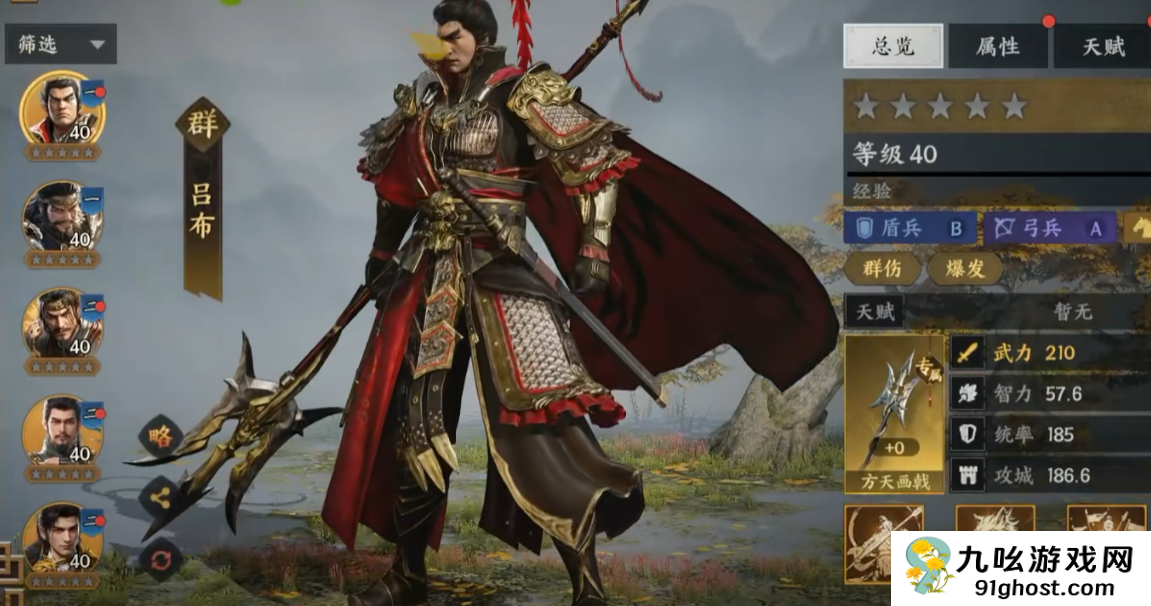Open the 筛选 filter dropdown
1151x606 pixels.
60,44
